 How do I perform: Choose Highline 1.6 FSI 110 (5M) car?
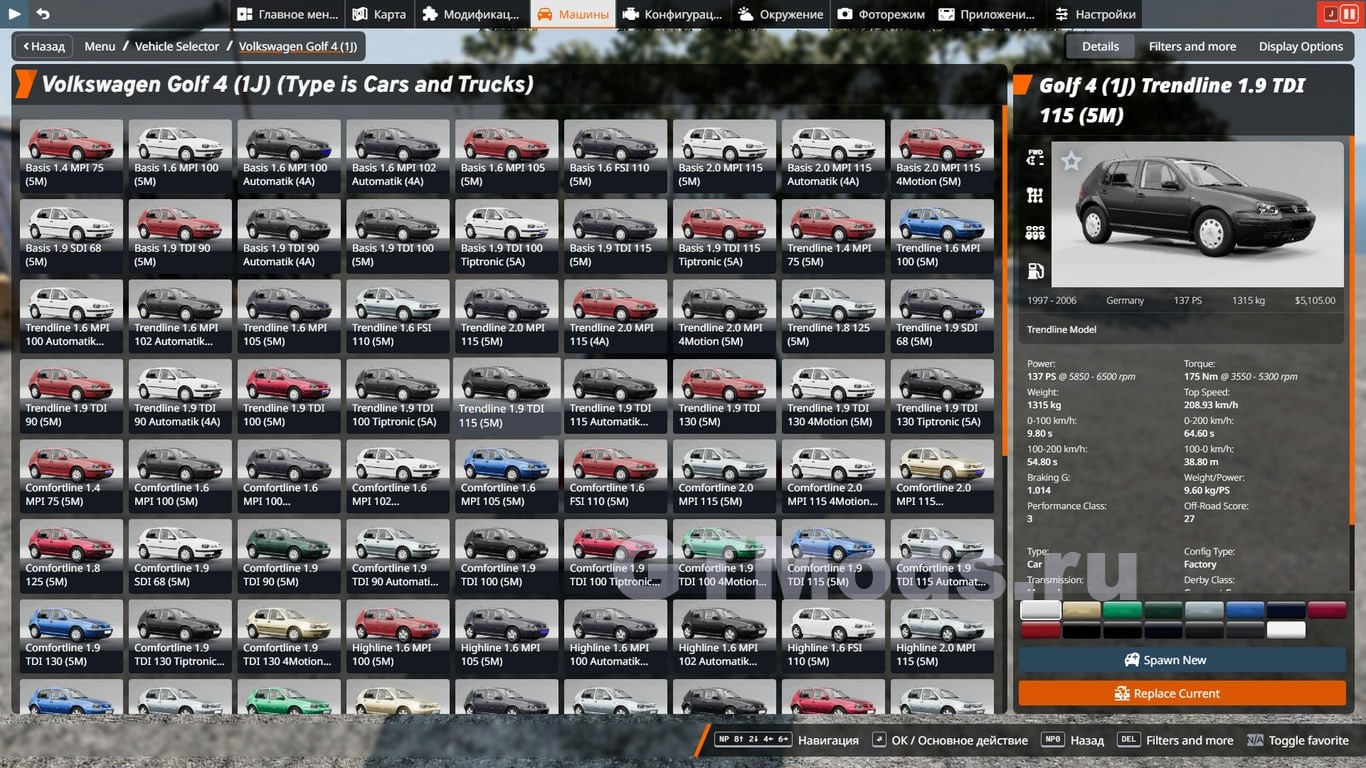833,635
